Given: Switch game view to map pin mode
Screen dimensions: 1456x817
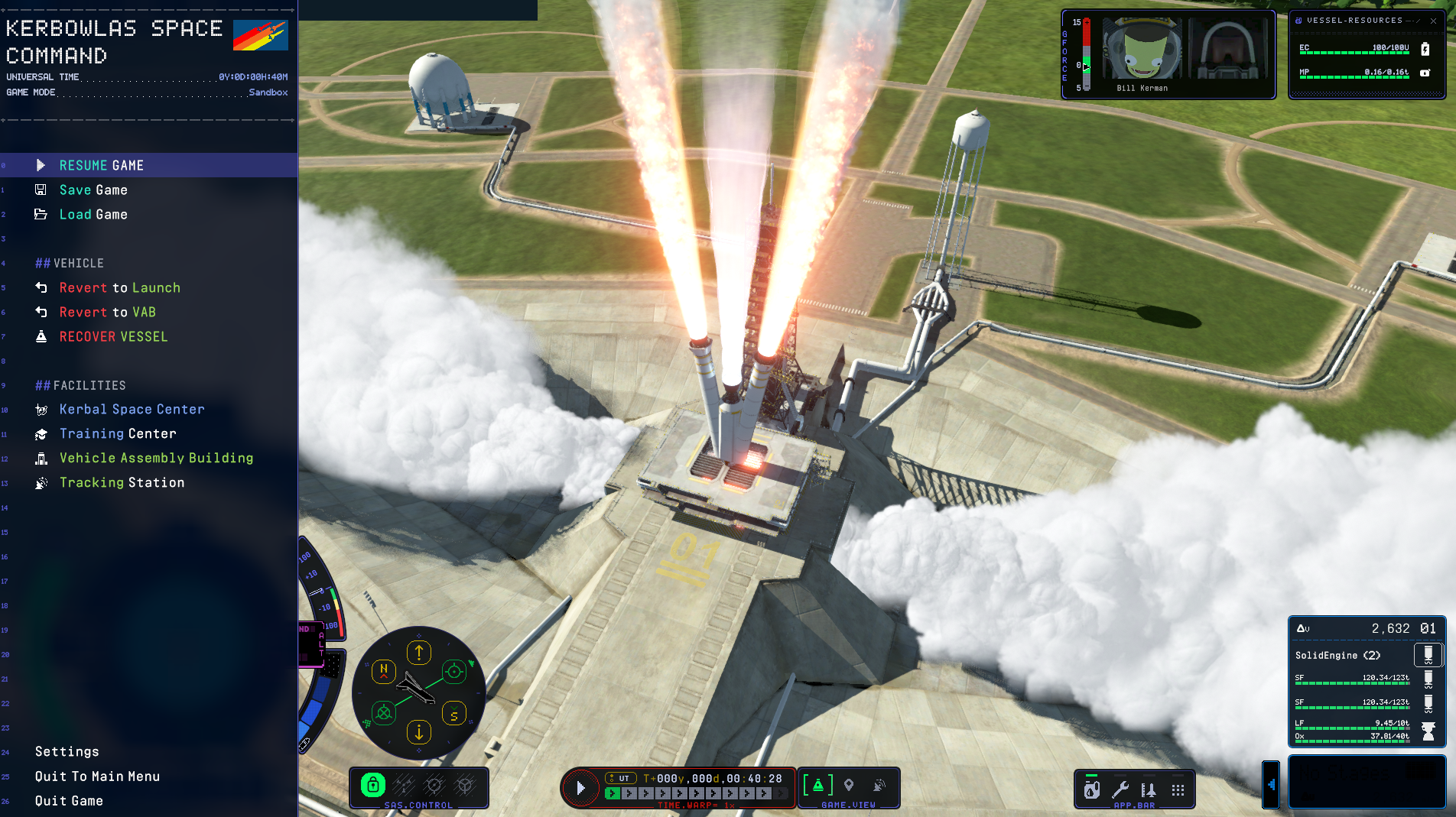Looking at the screenshot, I should [x=849, y=785].
